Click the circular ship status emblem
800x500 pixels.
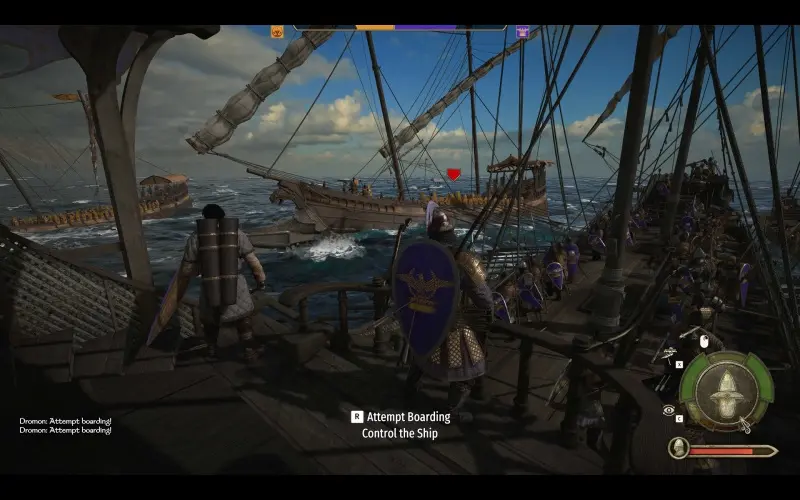[x=726, y=391]
